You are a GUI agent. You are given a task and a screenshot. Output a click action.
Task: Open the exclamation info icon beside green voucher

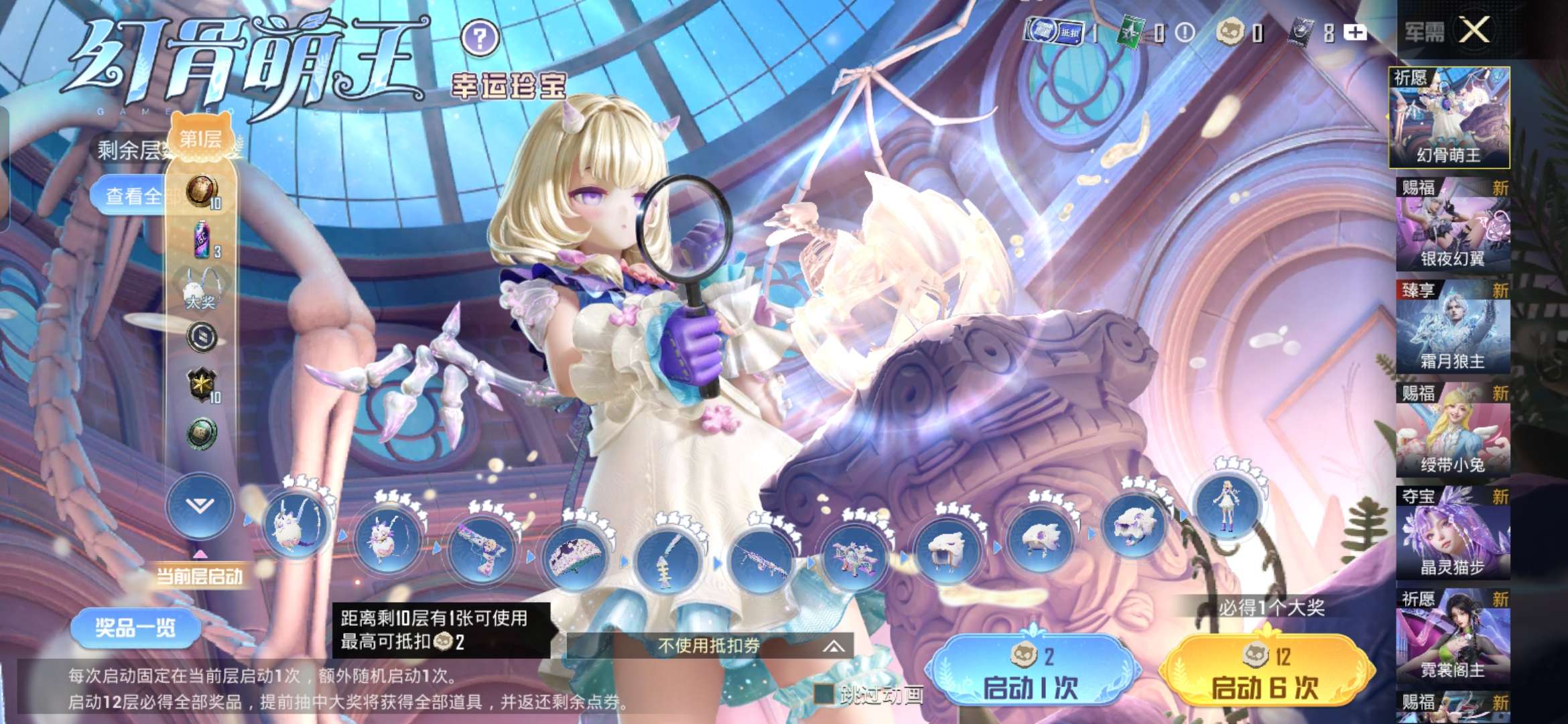[x=1185, y=32]
